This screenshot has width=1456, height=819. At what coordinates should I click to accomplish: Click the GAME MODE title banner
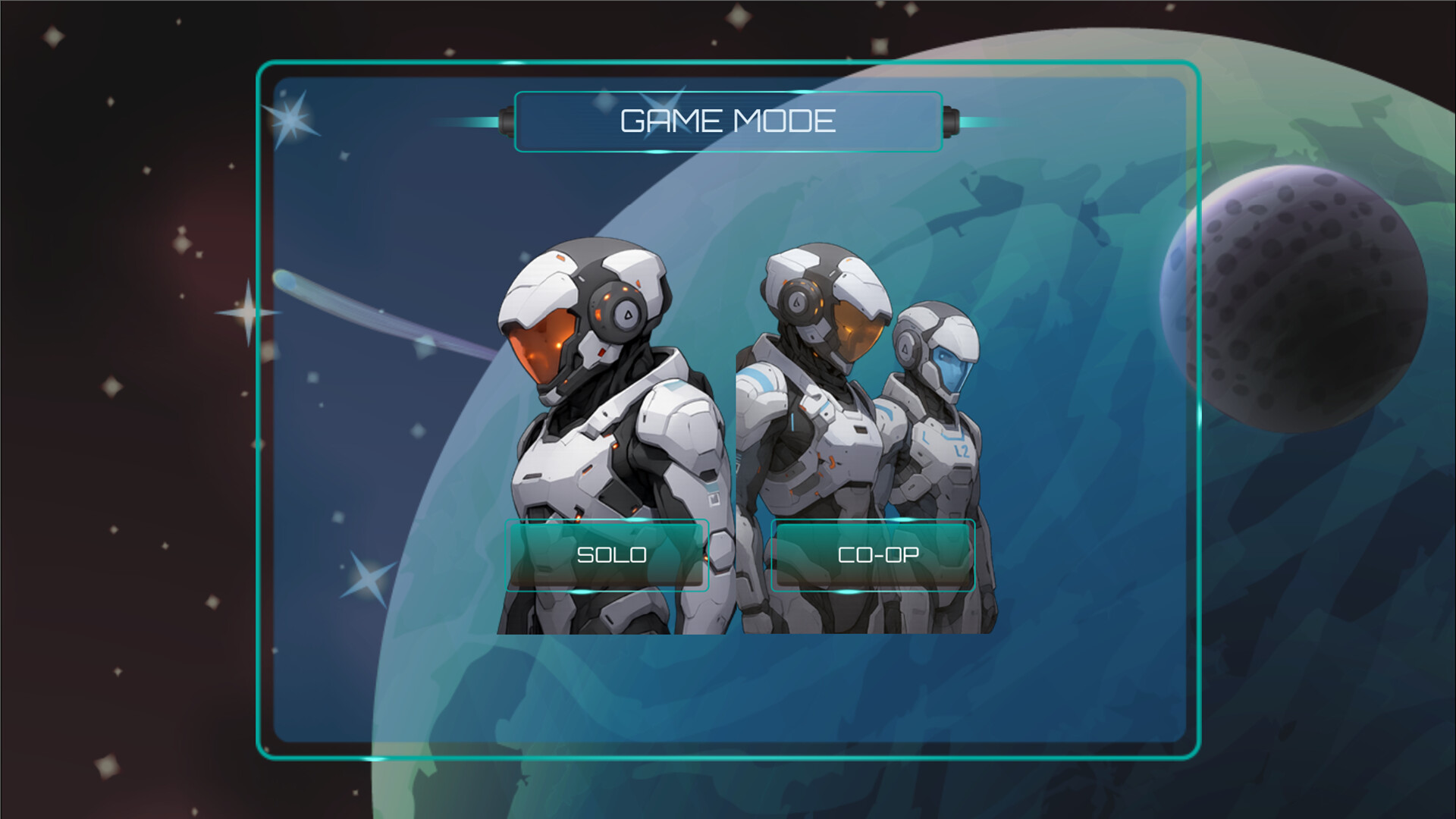pos(726,120)
